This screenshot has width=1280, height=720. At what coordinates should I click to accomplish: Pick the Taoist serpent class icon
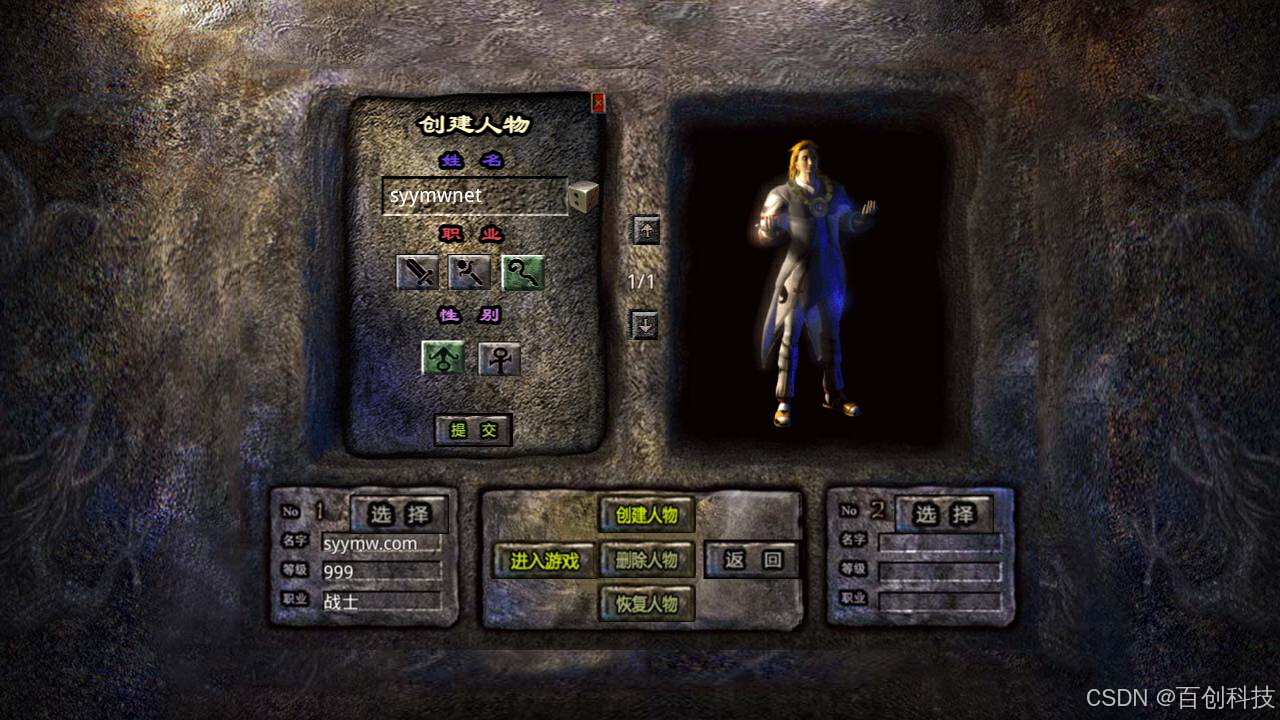tap(522, 272)
